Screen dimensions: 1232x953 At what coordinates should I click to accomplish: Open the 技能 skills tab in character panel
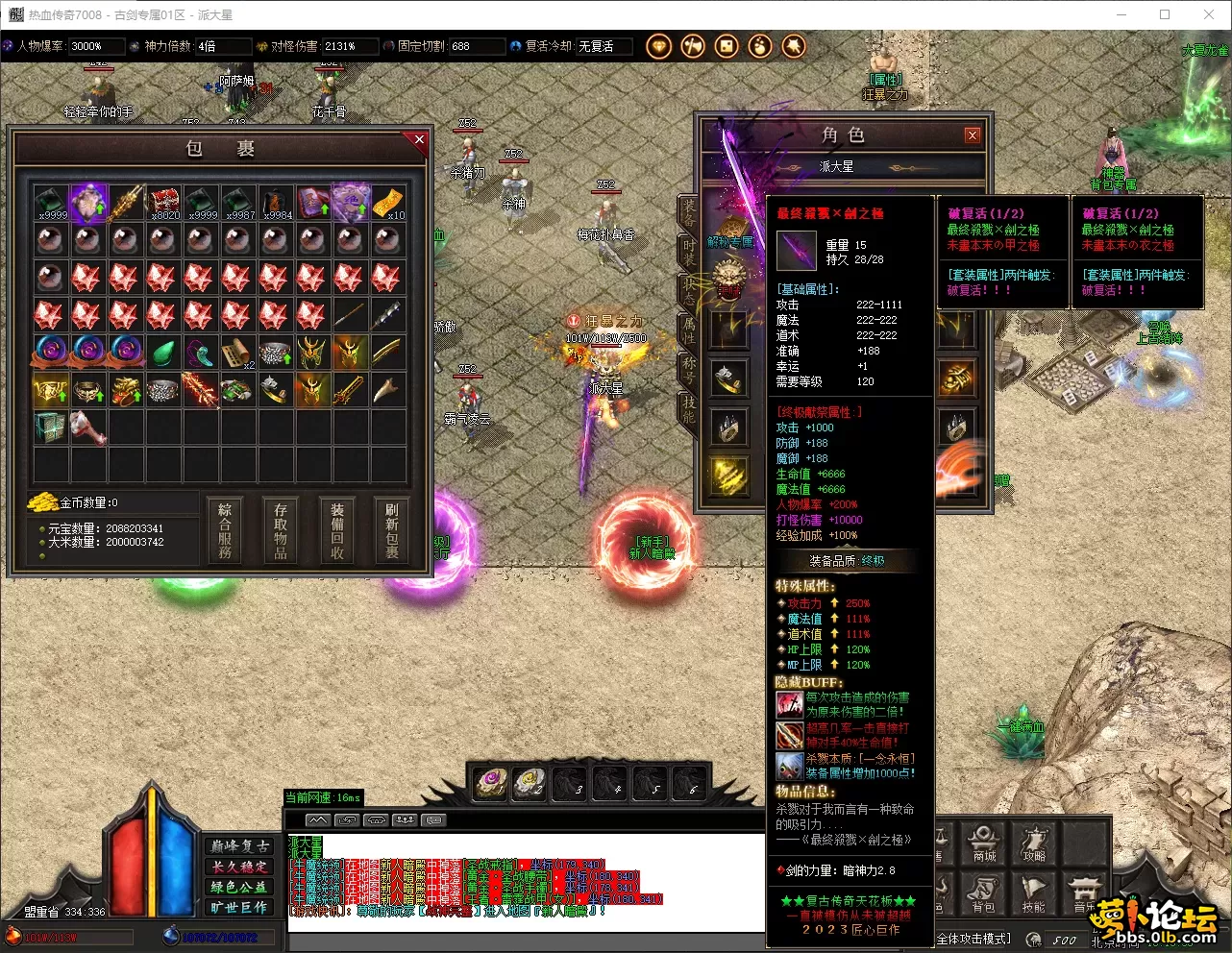(x=689, y=408)
